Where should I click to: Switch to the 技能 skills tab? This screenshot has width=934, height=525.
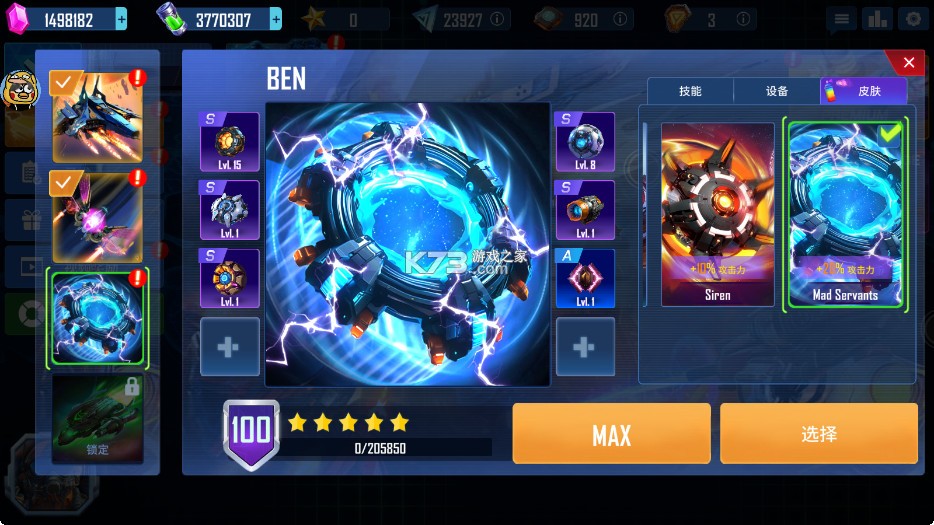pos(690,91)
